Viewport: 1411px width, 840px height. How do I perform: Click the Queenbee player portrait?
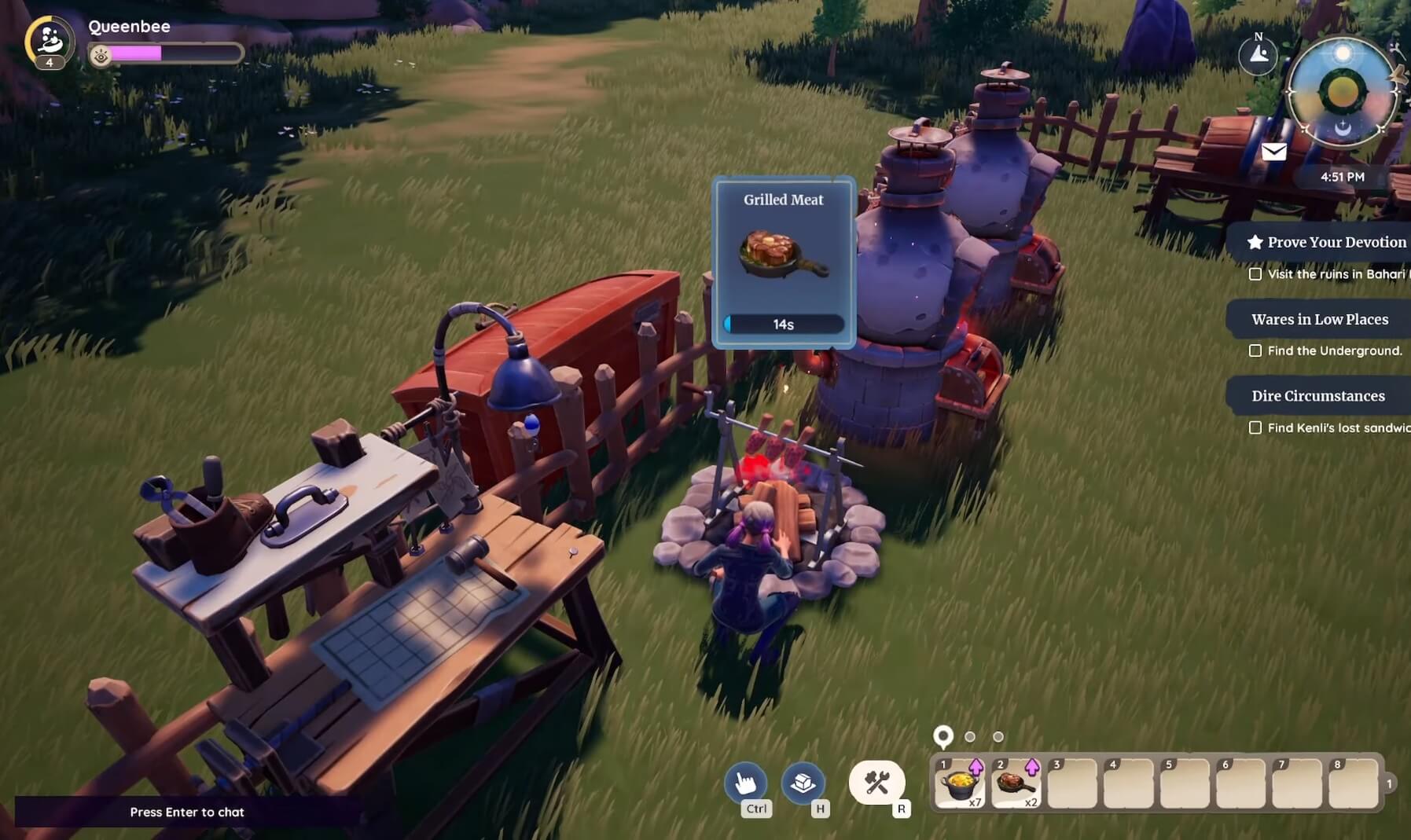click(49, 41)
